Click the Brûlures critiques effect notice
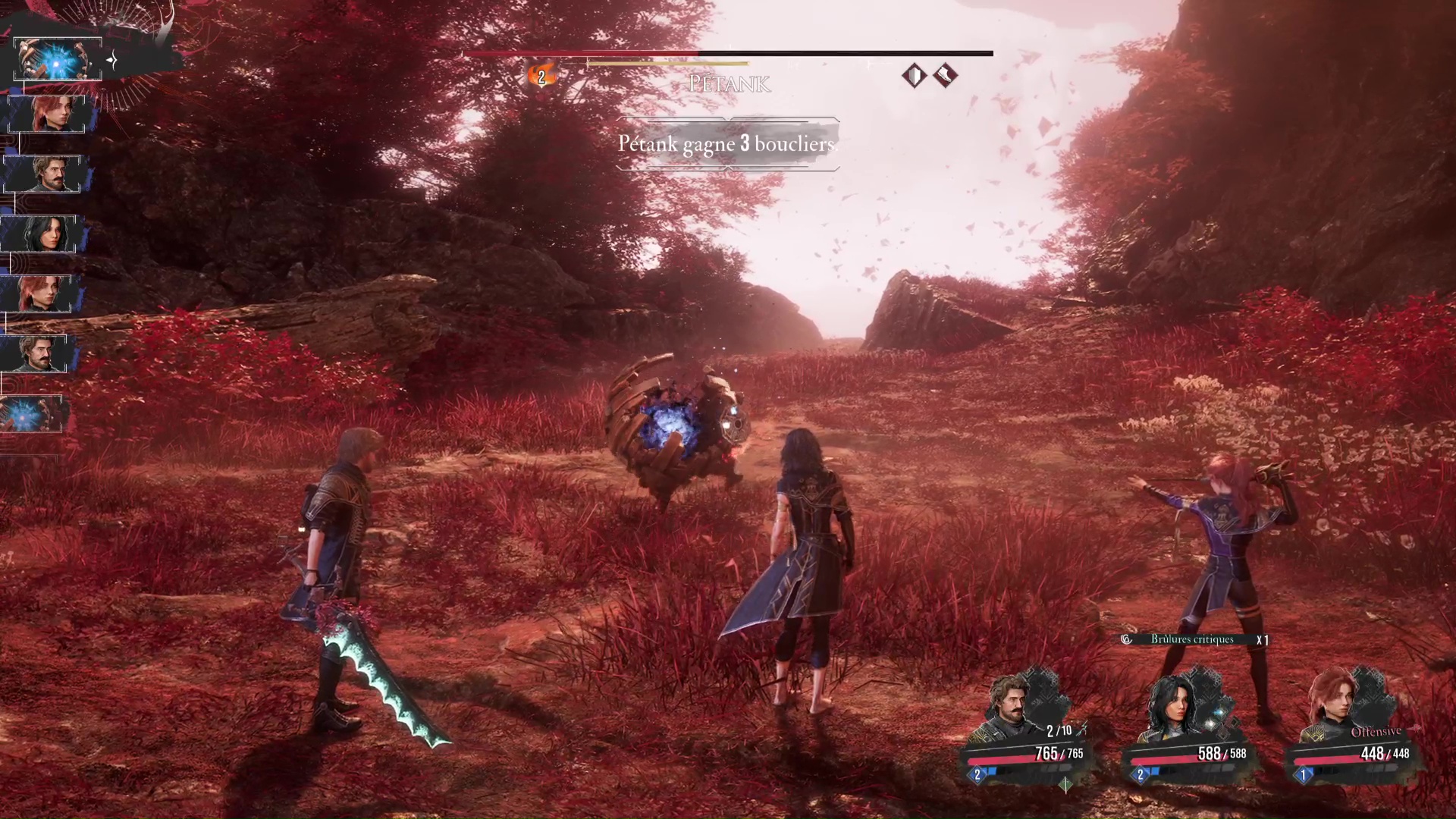Image resolution: width=1456 pixels, height=819 pixels. 1192,639
